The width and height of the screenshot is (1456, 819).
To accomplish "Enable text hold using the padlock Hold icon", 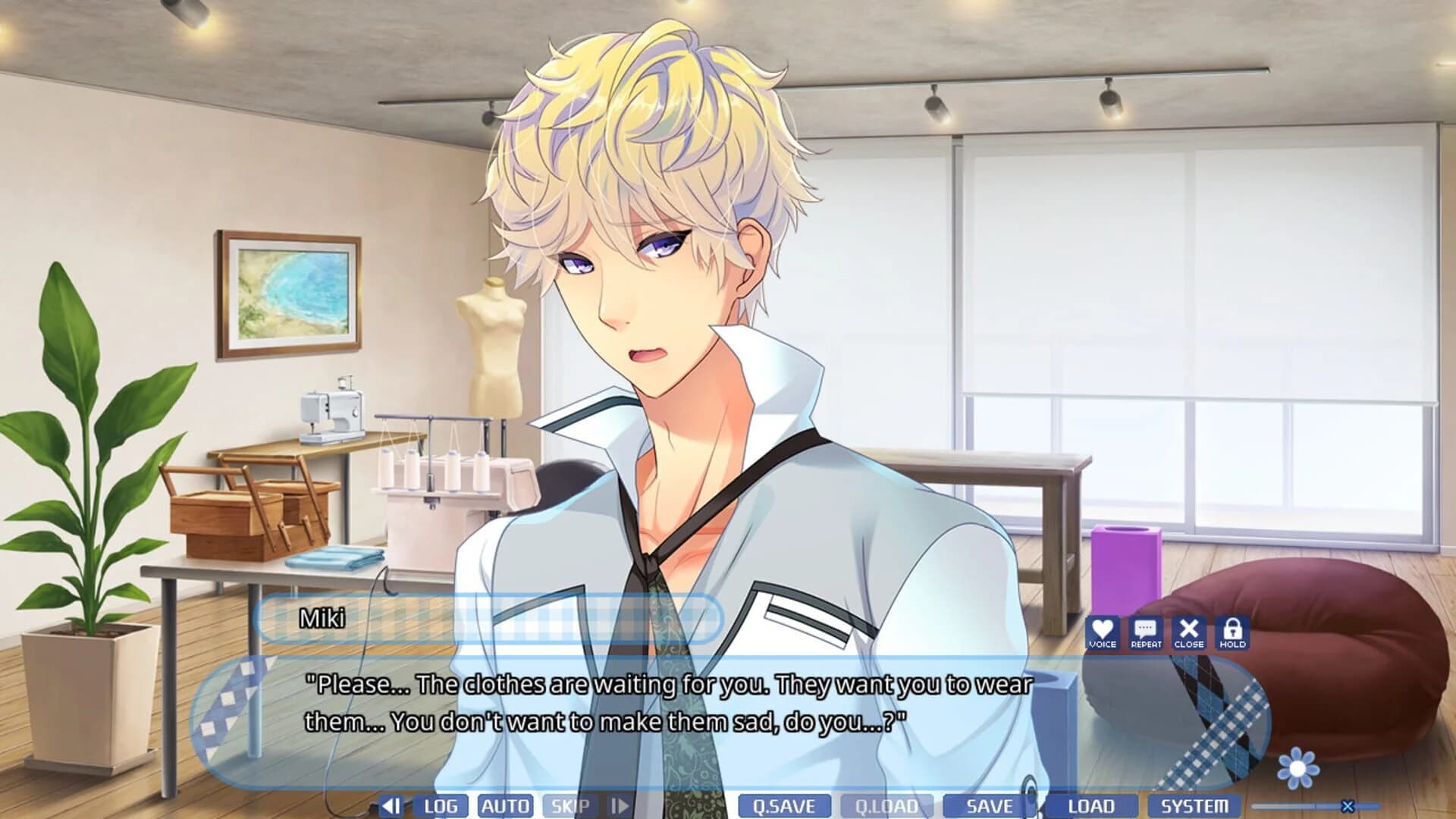I will [x=1234, y=632].
